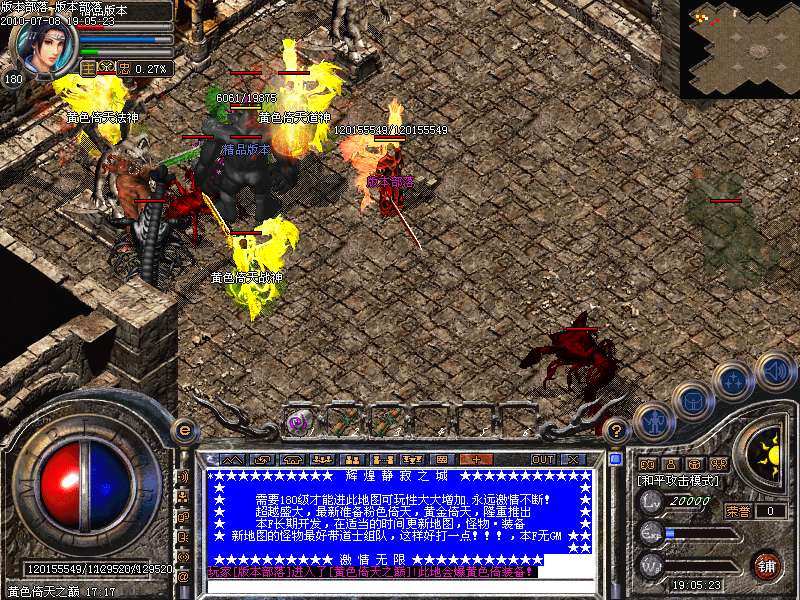This screenshot has width=800, height=600.
Task: Use the purple item in belt slot one
Action: [x=298, y=422]
